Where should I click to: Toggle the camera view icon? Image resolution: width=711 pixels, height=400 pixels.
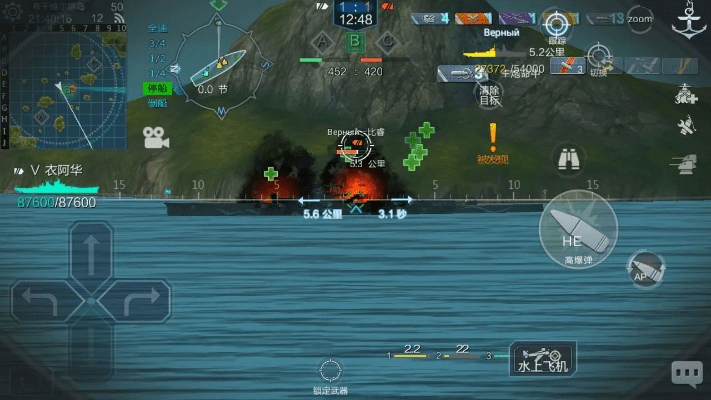click(x=155, y=138)
